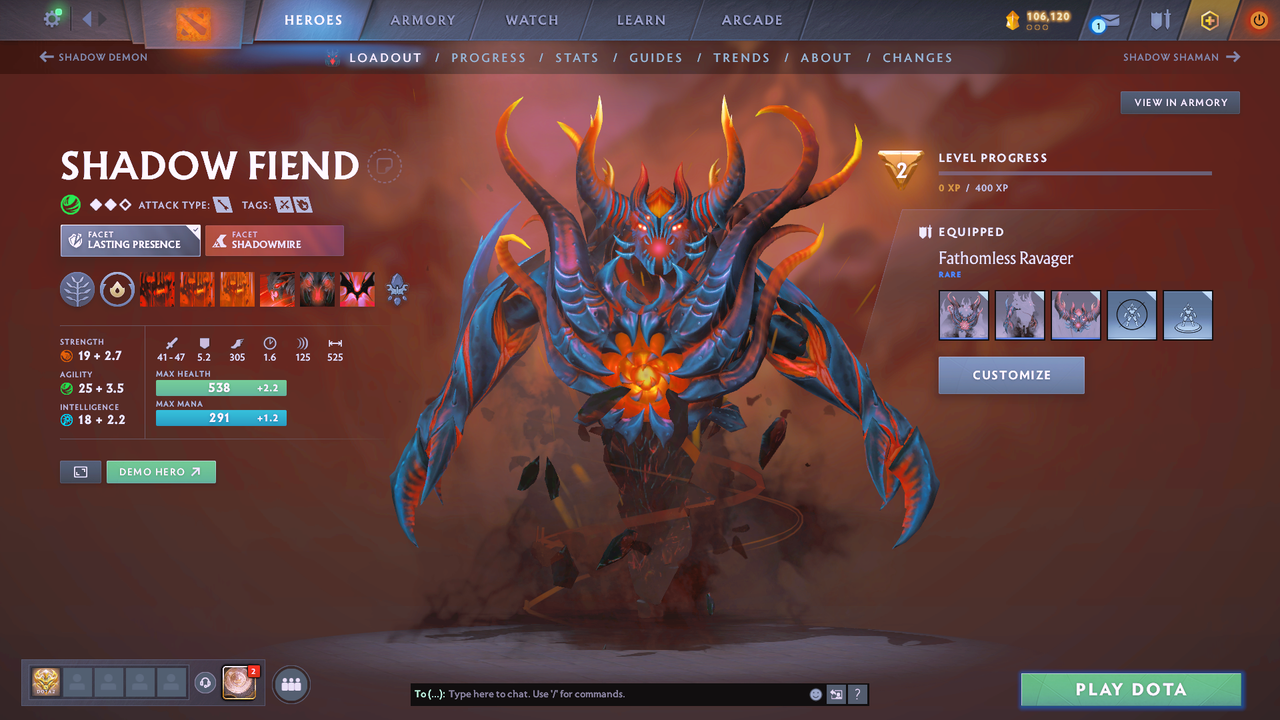Go to the previous hero Shadow Demon
This screenshot has width=1280, height=720.
tap(93, 57)
